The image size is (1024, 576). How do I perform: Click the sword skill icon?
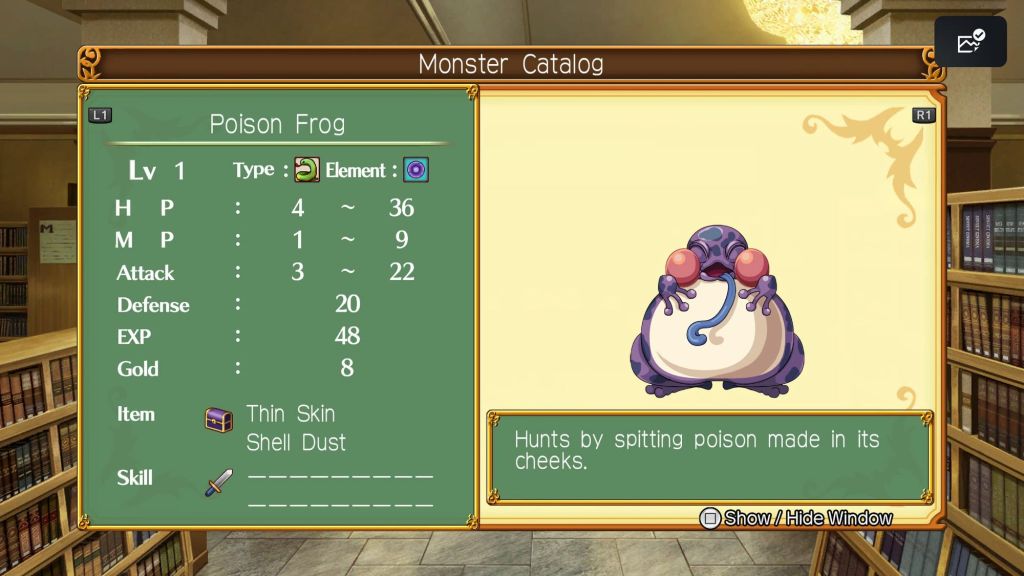tap(219, 482)
